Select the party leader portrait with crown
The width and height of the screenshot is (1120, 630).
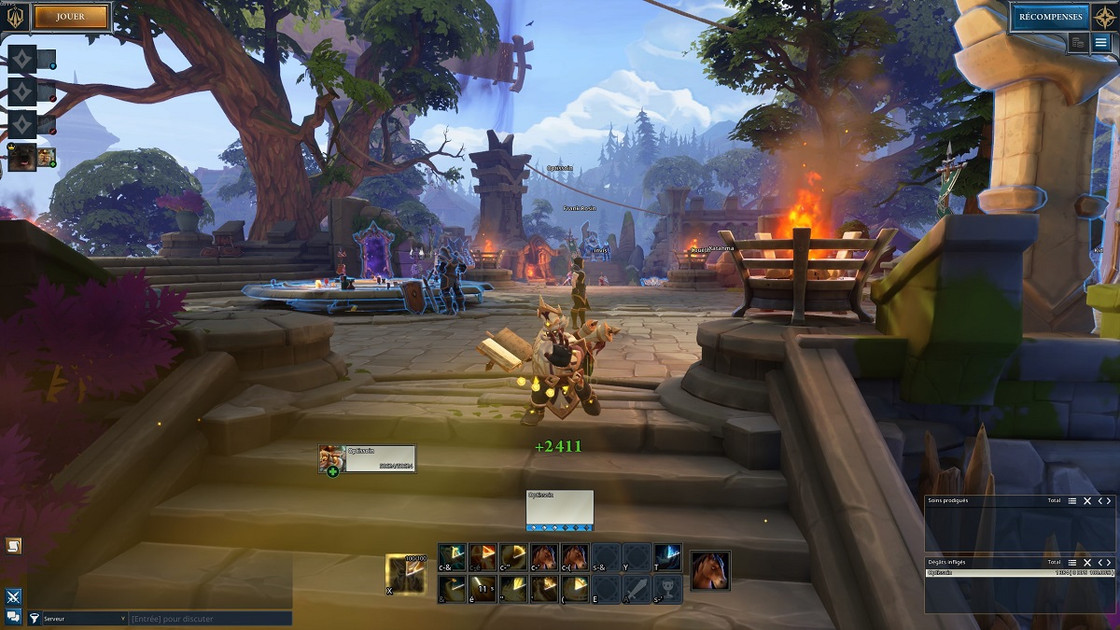(x=24, y=157)
